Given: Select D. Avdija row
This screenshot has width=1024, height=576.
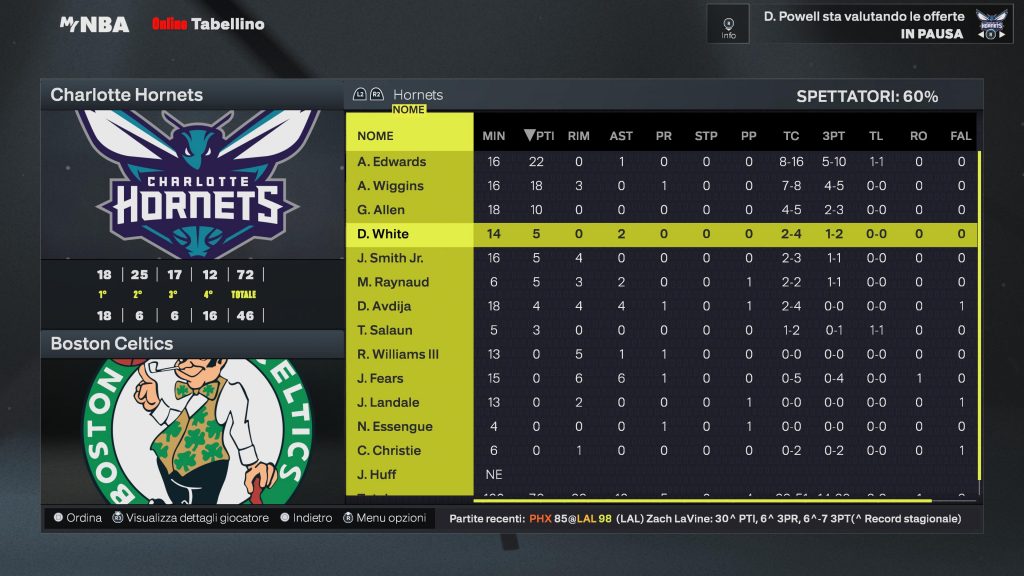Looking at the screenshot, I should click(385, 306).
